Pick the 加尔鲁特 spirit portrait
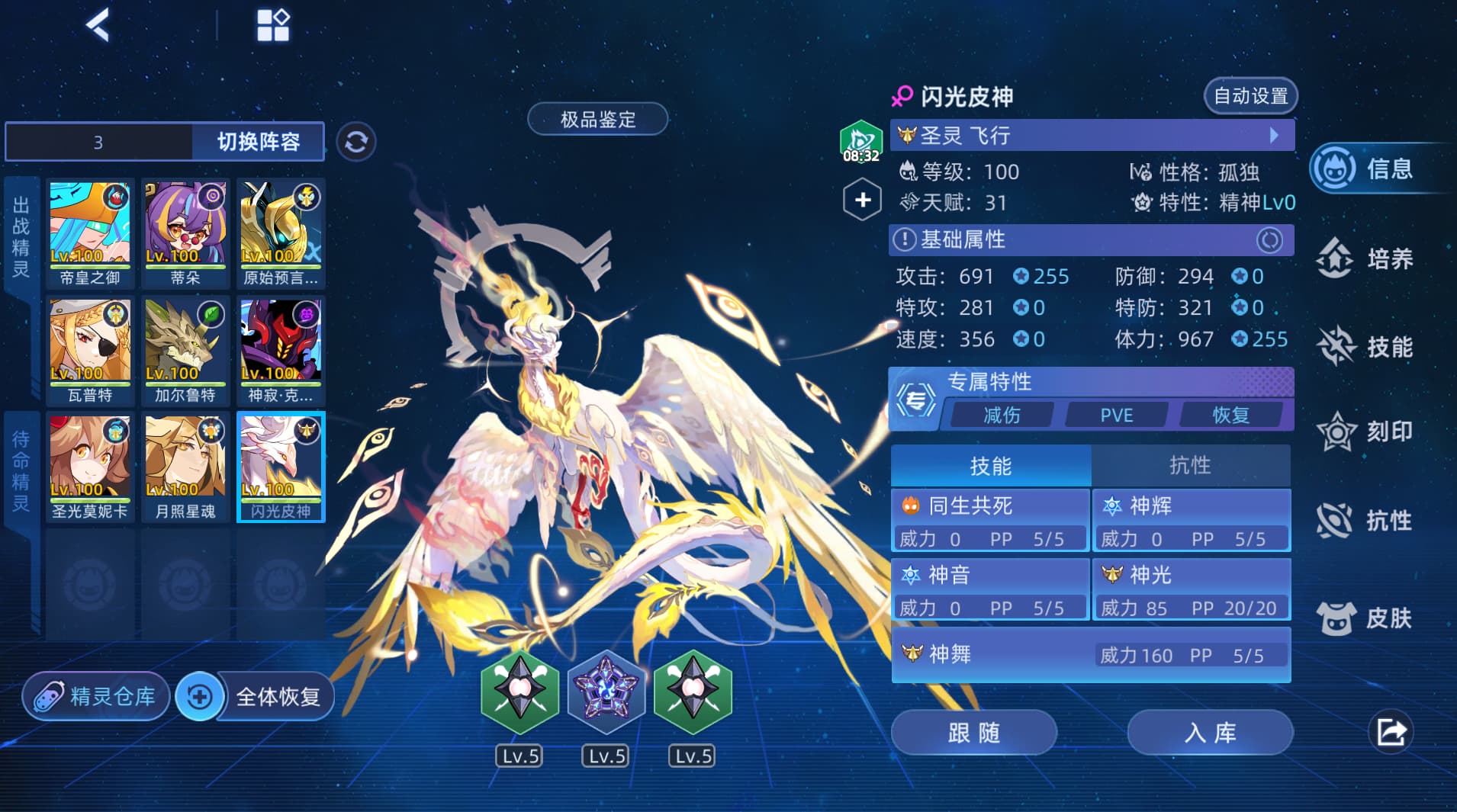Screen dimensions: 1457x812 coord(185,349)
